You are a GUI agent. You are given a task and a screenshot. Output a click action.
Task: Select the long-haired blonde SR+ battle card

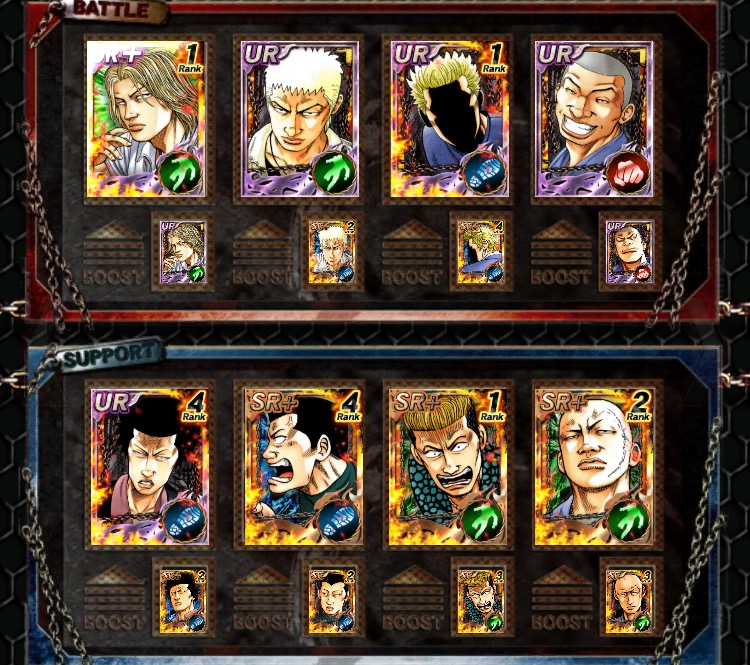point(146,119)
